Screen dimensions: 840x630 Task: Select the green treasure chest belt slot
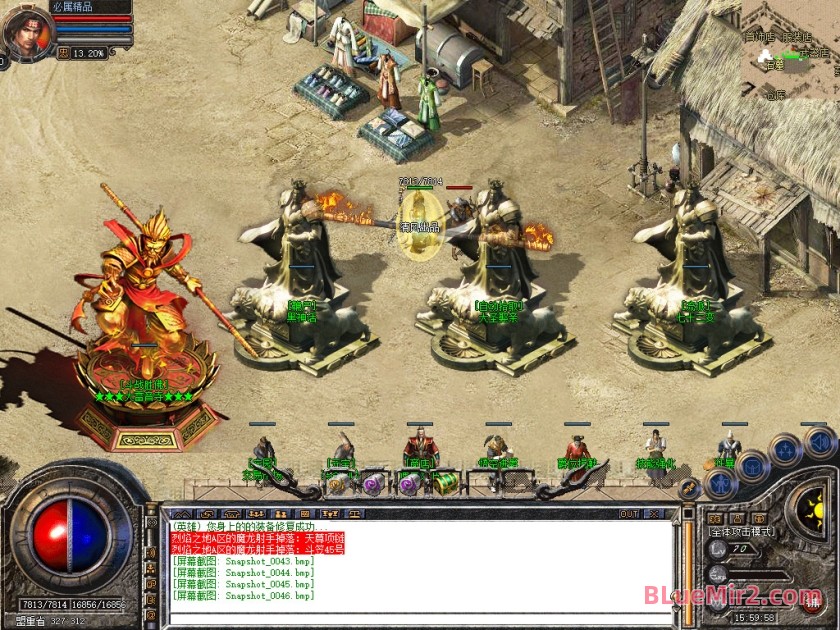[x=445, y=483]
